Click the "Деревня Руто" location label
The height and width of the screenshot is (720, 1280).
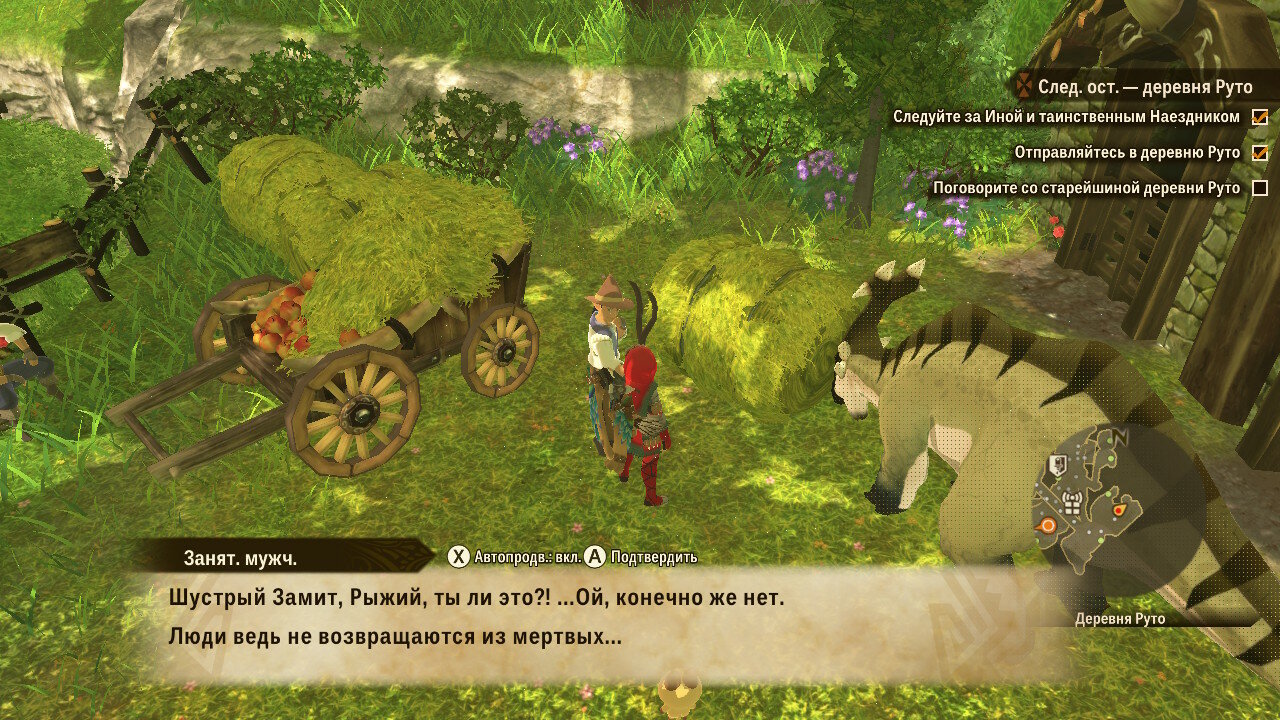(1120, 619)
